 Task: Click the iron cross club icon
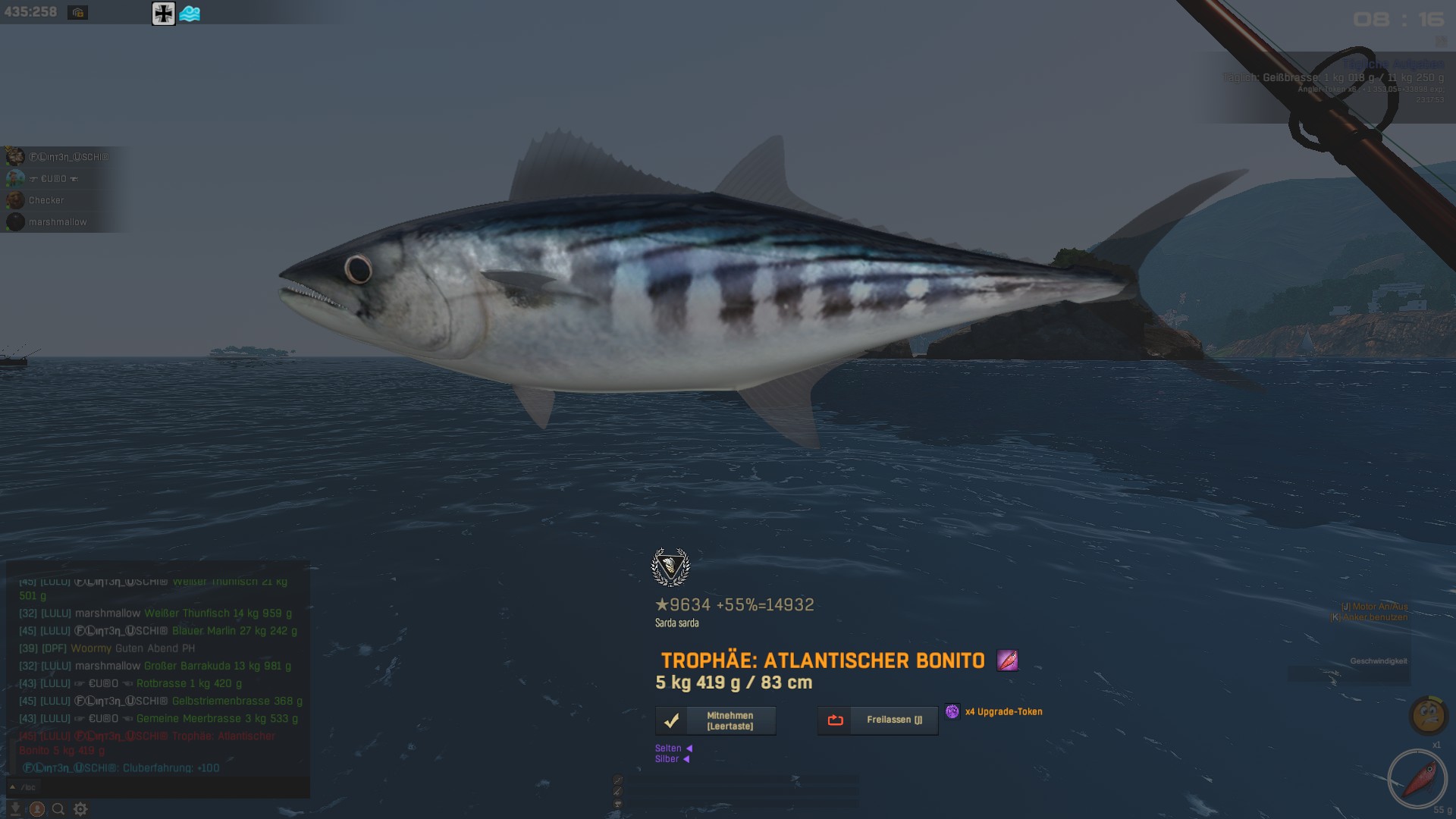(163, 14)
